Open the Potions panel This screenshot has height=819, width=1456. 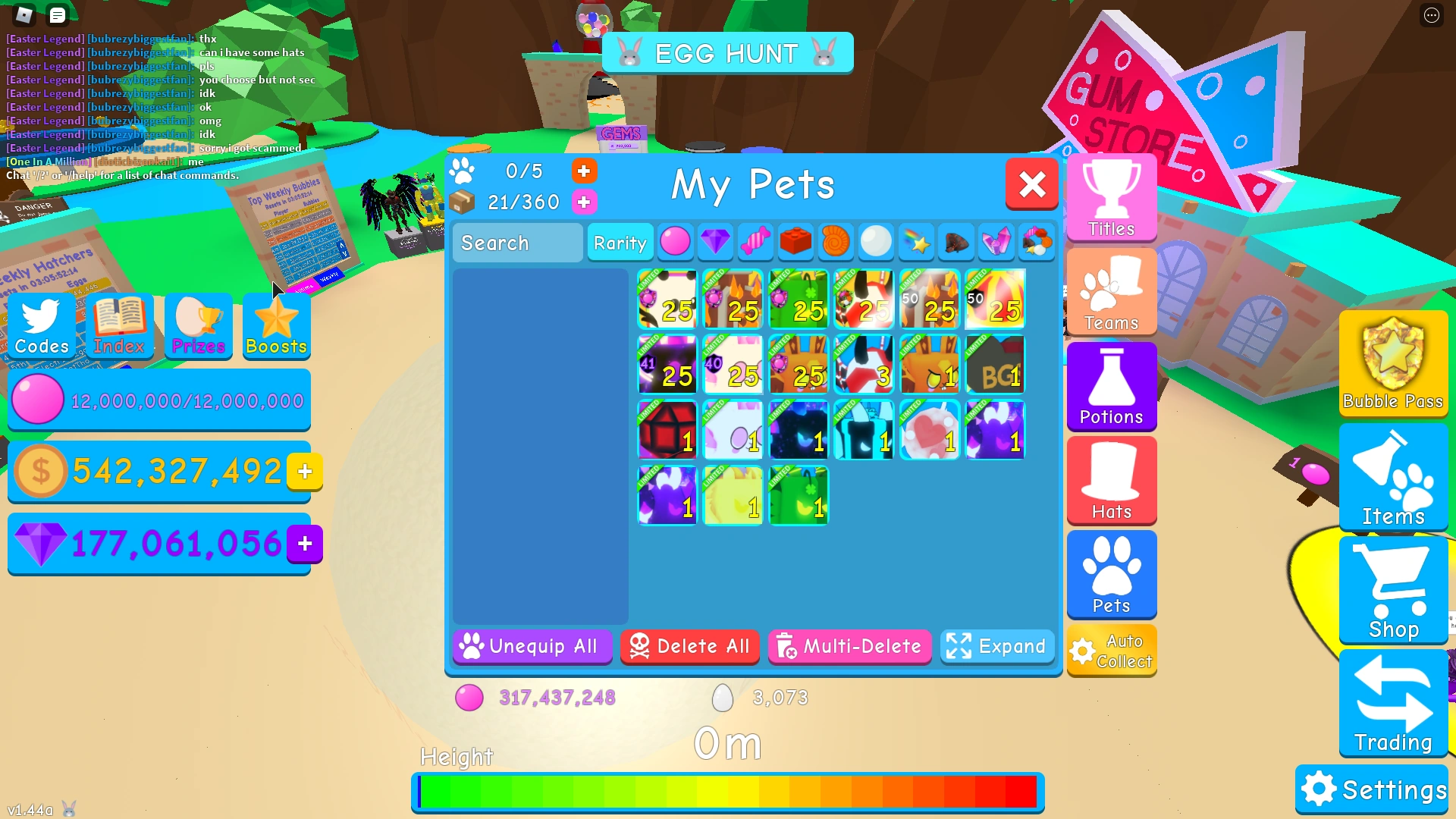[x=1110, y=387]
